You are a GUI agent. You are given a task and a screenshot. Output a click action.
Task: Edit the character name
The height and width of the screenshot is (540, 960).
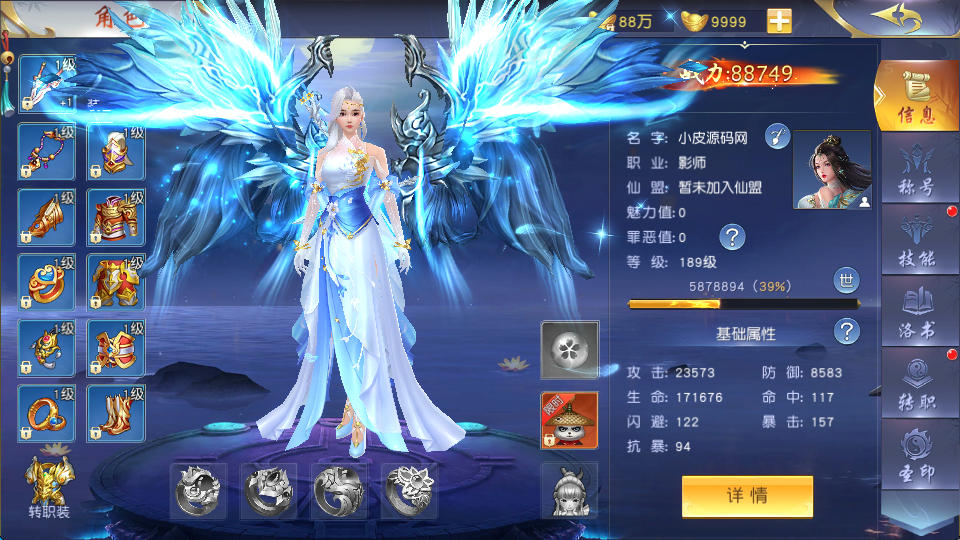coord(777,138)
